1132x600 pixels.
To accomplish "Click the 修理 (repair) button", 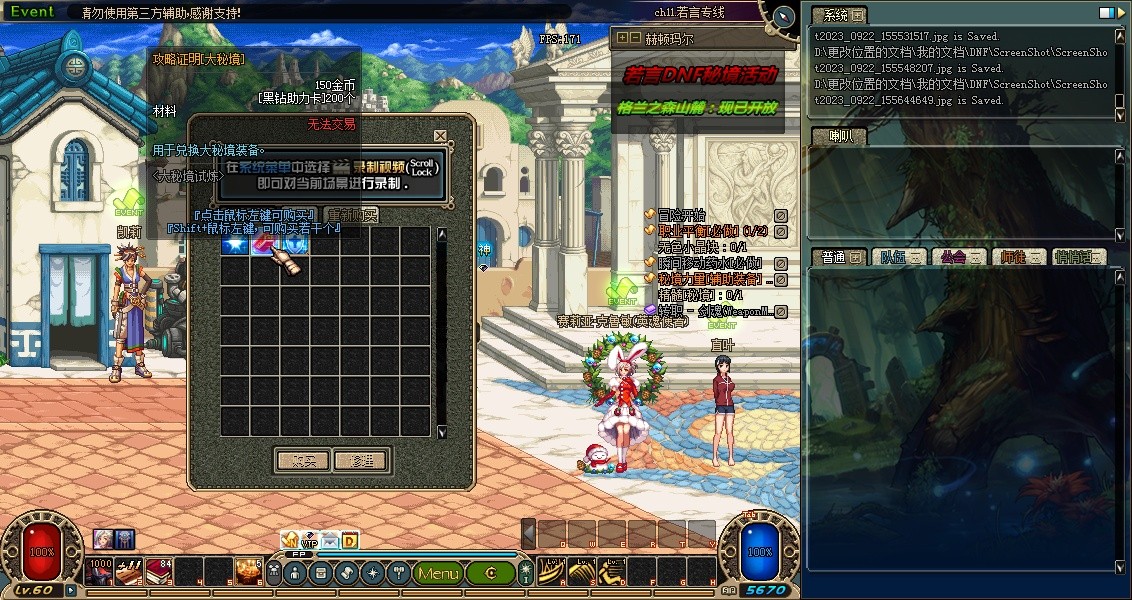I will [361, 461].
